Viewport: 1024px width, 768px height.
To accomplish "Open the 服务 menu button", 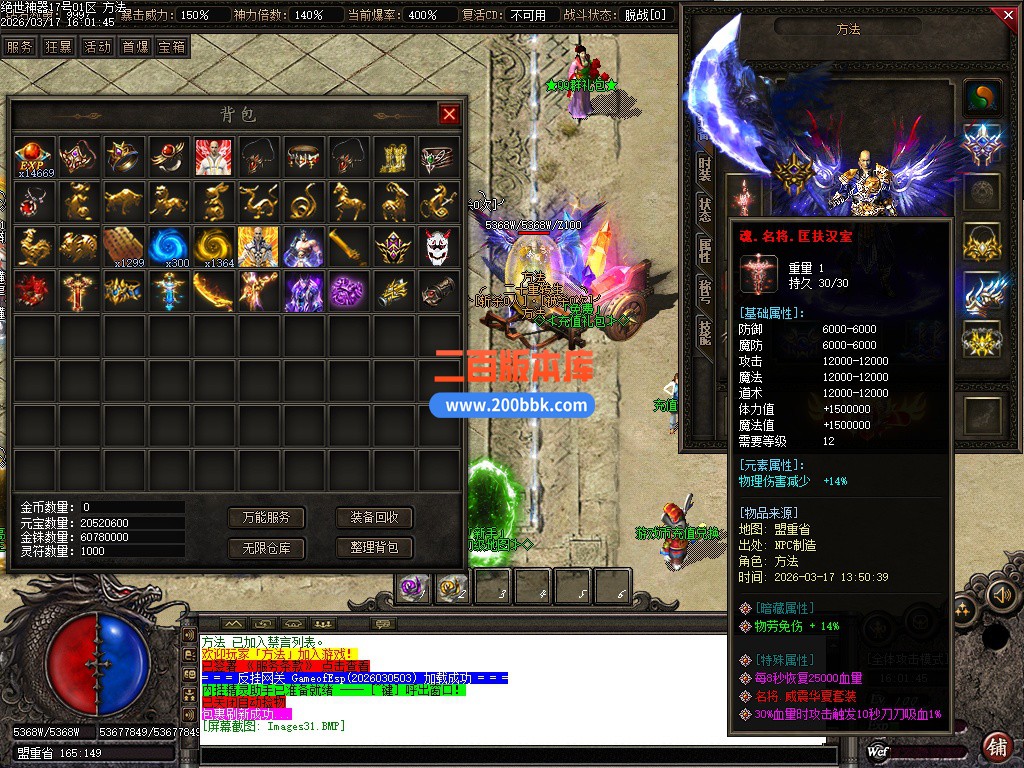I will point(20,46).
